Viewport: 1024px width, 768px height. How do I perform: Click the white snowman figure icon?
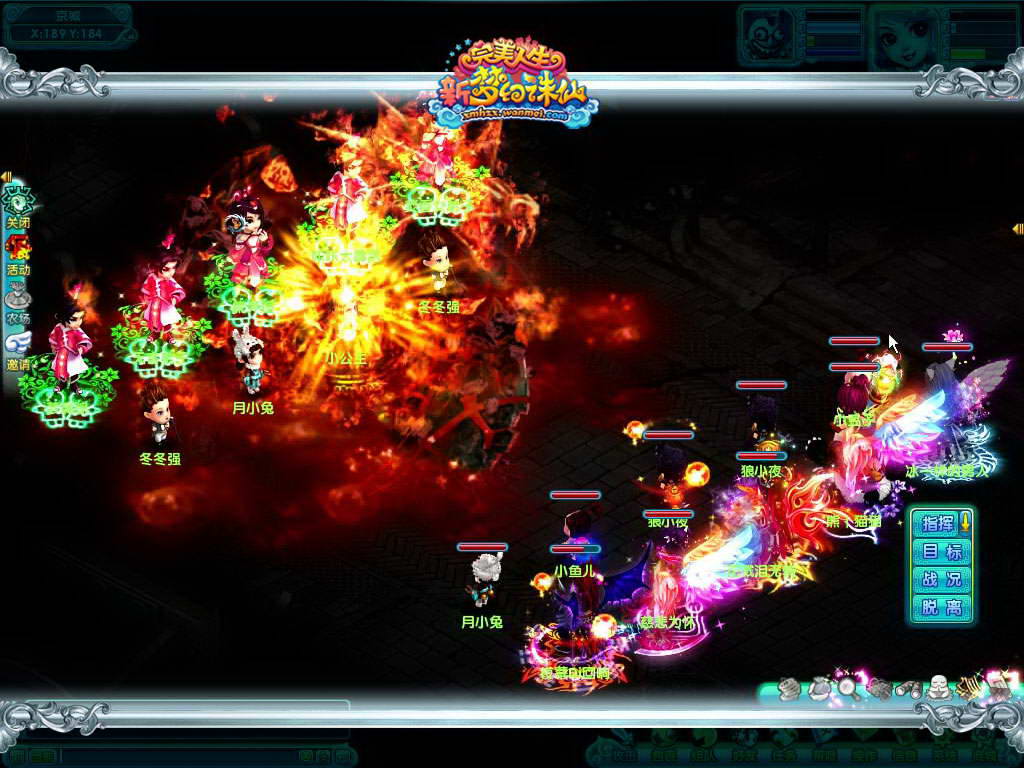point(937,687)
